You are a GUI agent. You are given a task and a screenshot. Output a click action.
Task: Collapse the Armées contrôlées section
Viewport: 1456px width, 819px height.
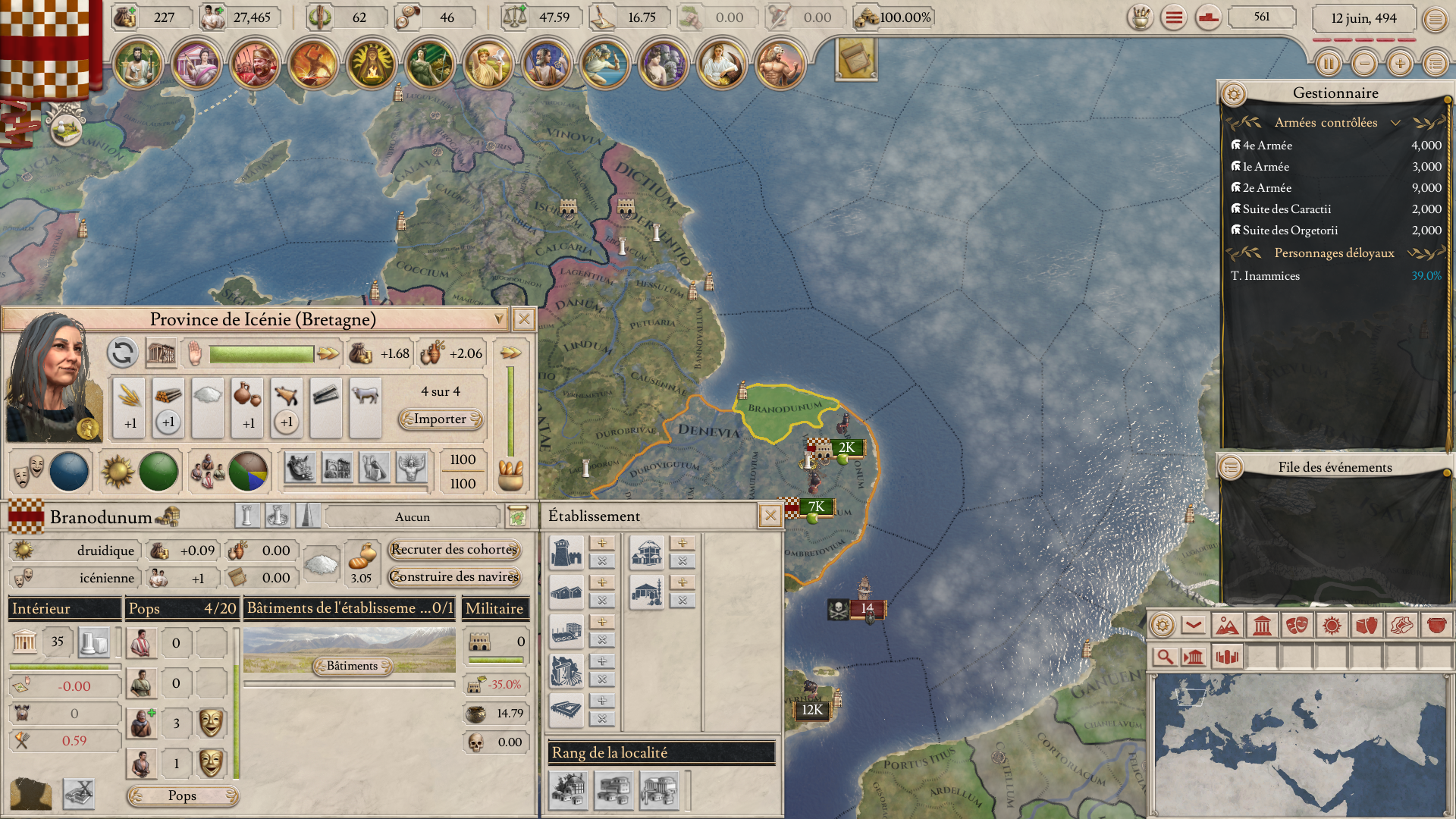point(1395,123)
